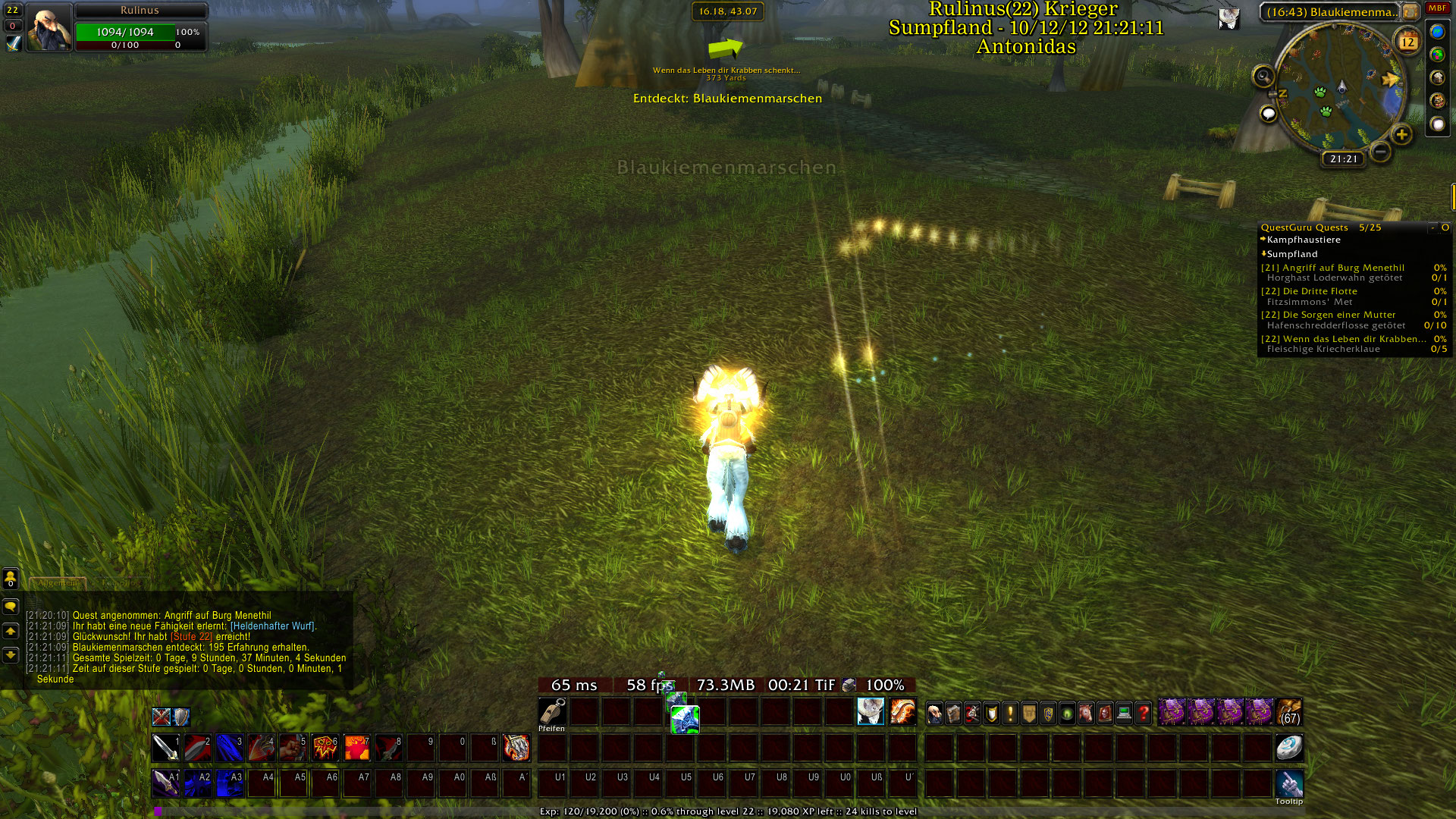Switch to the shield defensive stance

click(x=181, y=717)
